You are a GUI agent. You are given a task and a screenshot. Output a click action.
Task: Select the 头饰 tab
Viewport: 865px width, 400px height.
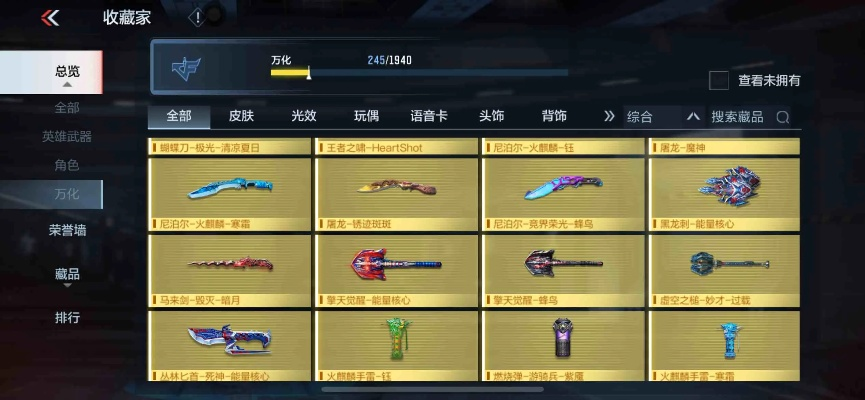[491, 116]
